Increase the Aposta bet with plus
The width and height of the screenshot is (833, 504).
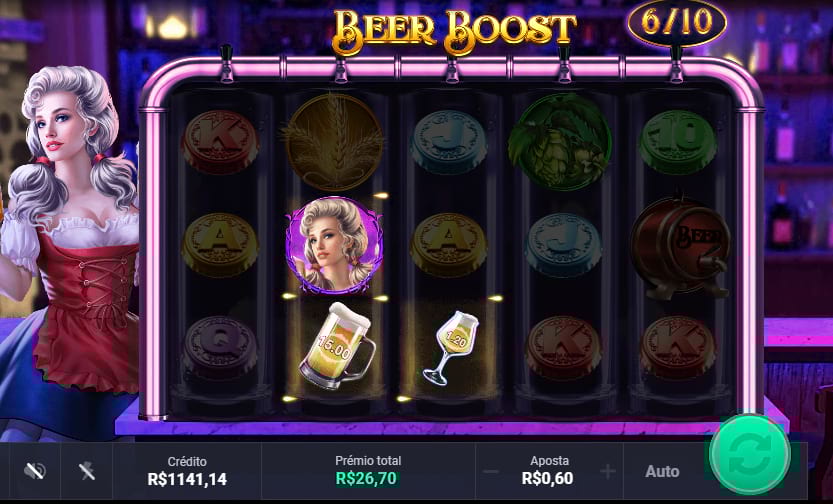pos(608,471)
